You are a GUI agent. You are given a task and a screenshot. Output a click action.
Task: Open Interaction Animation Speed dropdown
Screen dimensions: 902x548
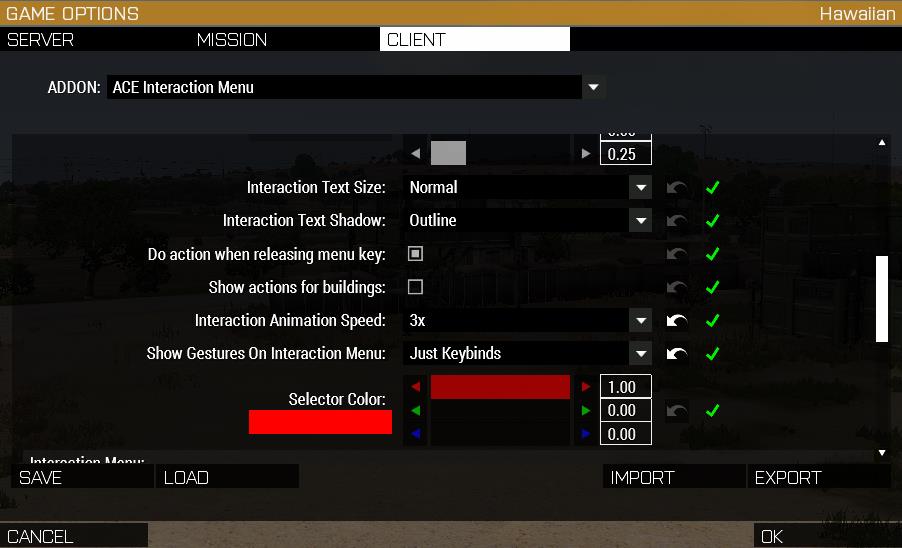coord(640,321)
